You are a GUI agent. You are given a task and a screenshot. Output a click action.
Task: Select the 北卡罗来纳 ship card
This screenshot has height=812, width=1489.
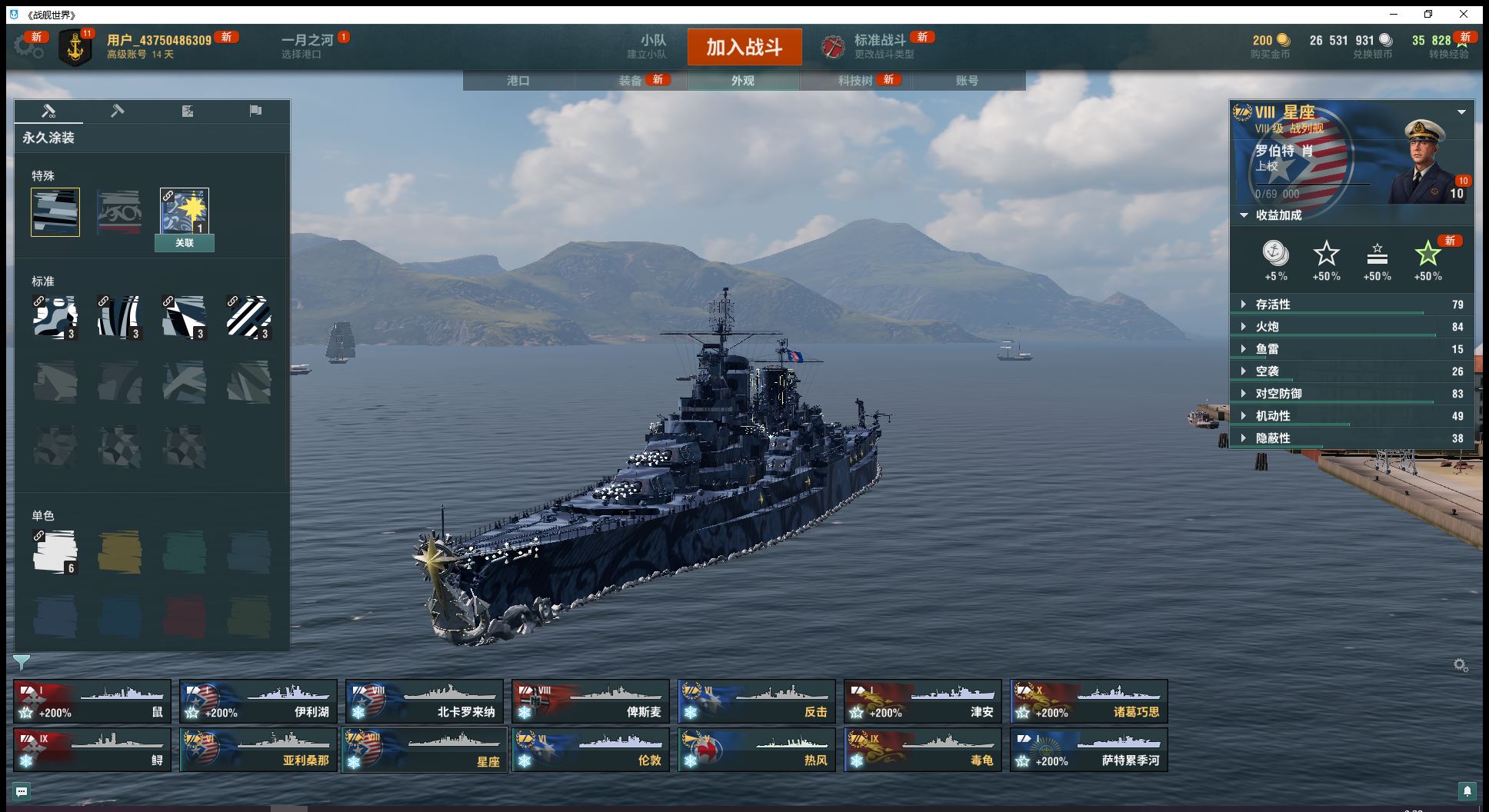pyautogui.click(x=425, y=701)
